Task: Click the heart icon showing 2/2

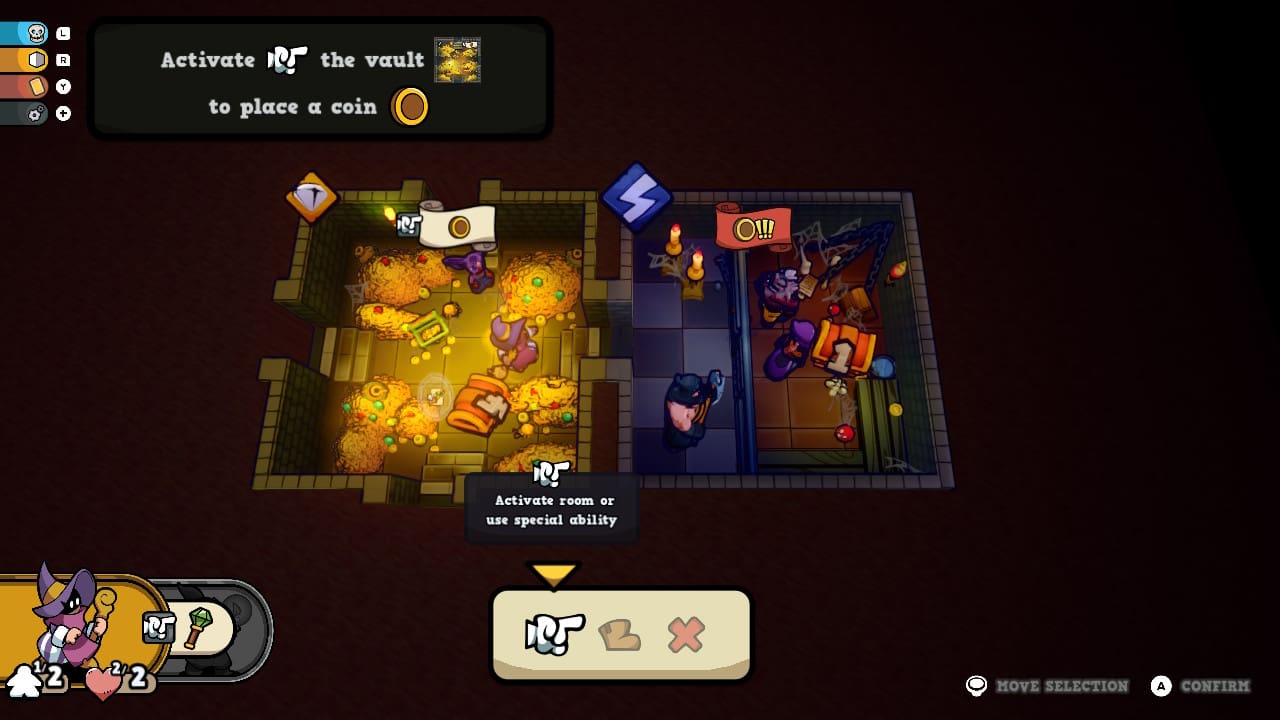Action: (103, 684)
